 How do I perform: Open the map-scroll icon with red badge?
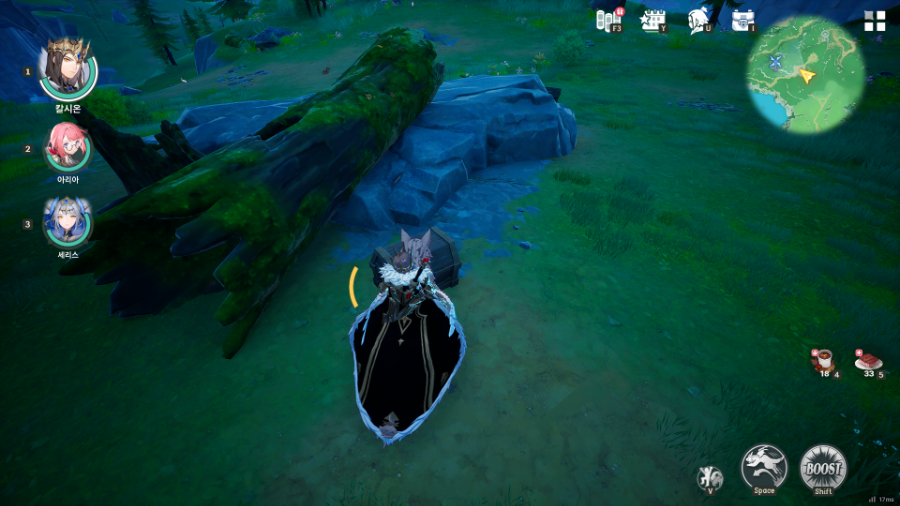click(x=608, y=20)
